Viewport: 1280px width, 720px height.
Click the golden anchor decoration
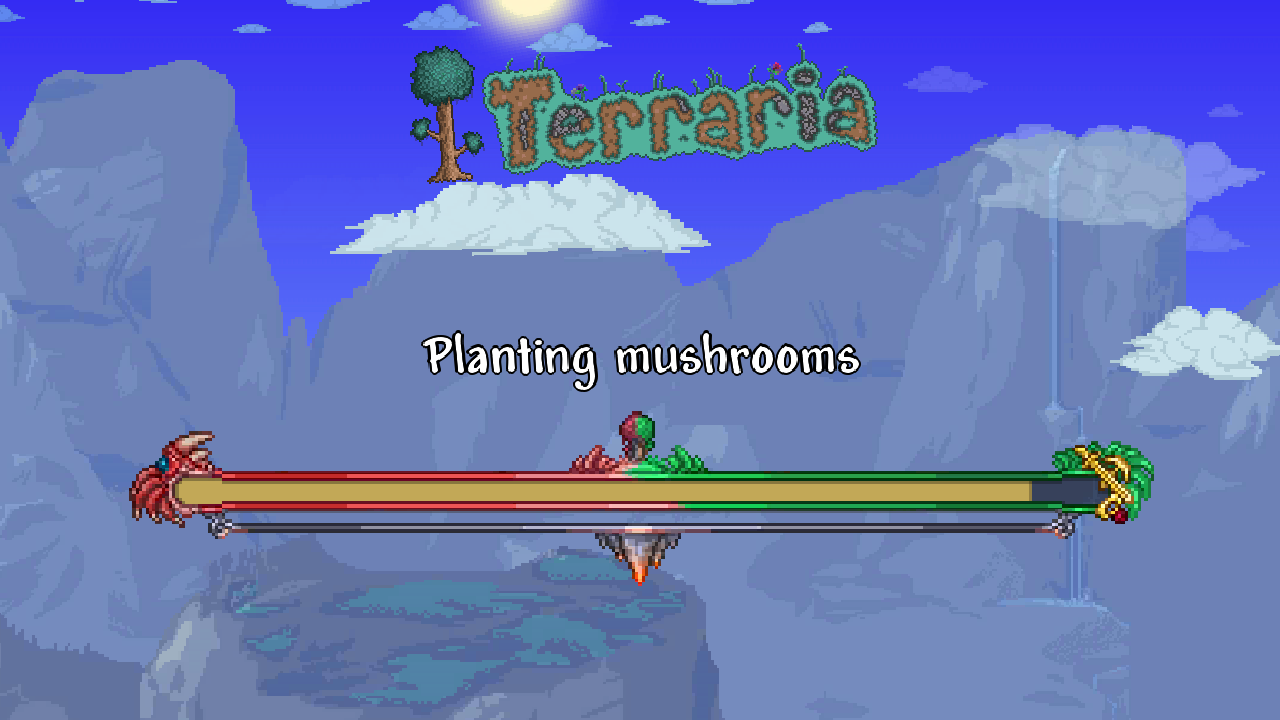[1110, 478]
